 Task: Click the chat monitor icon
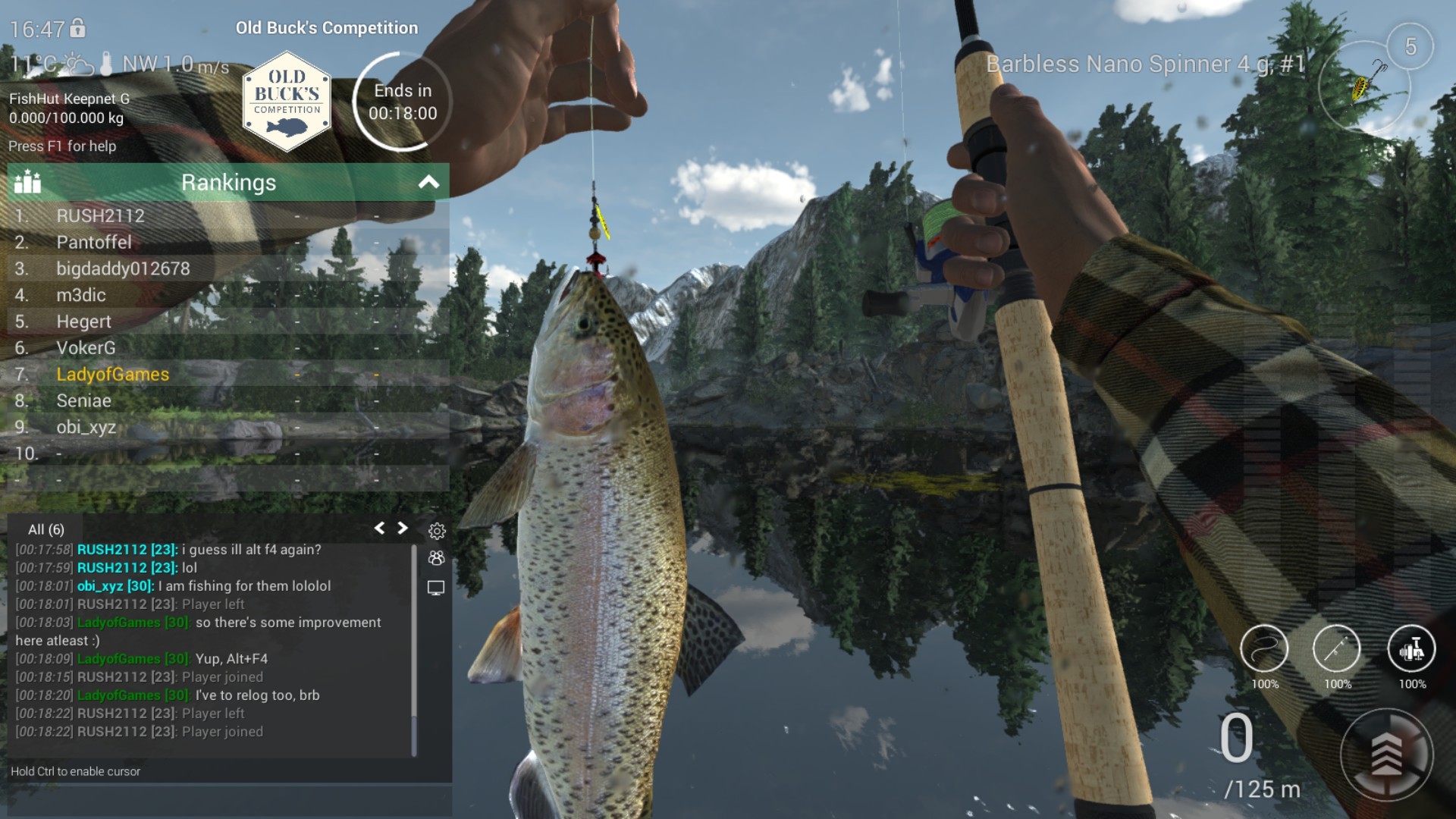pyautogui.click(x=436, y=588)
